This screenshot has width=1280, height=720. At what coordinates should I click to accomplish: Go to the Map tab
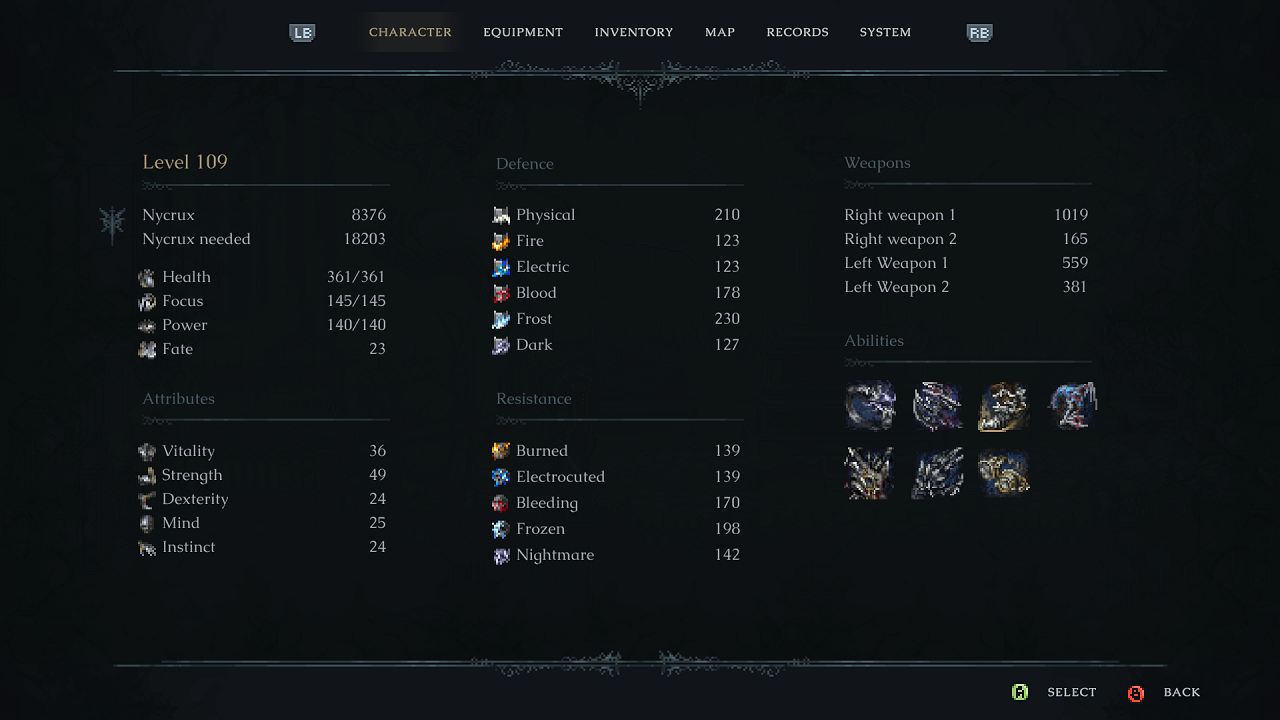[719, 32]
